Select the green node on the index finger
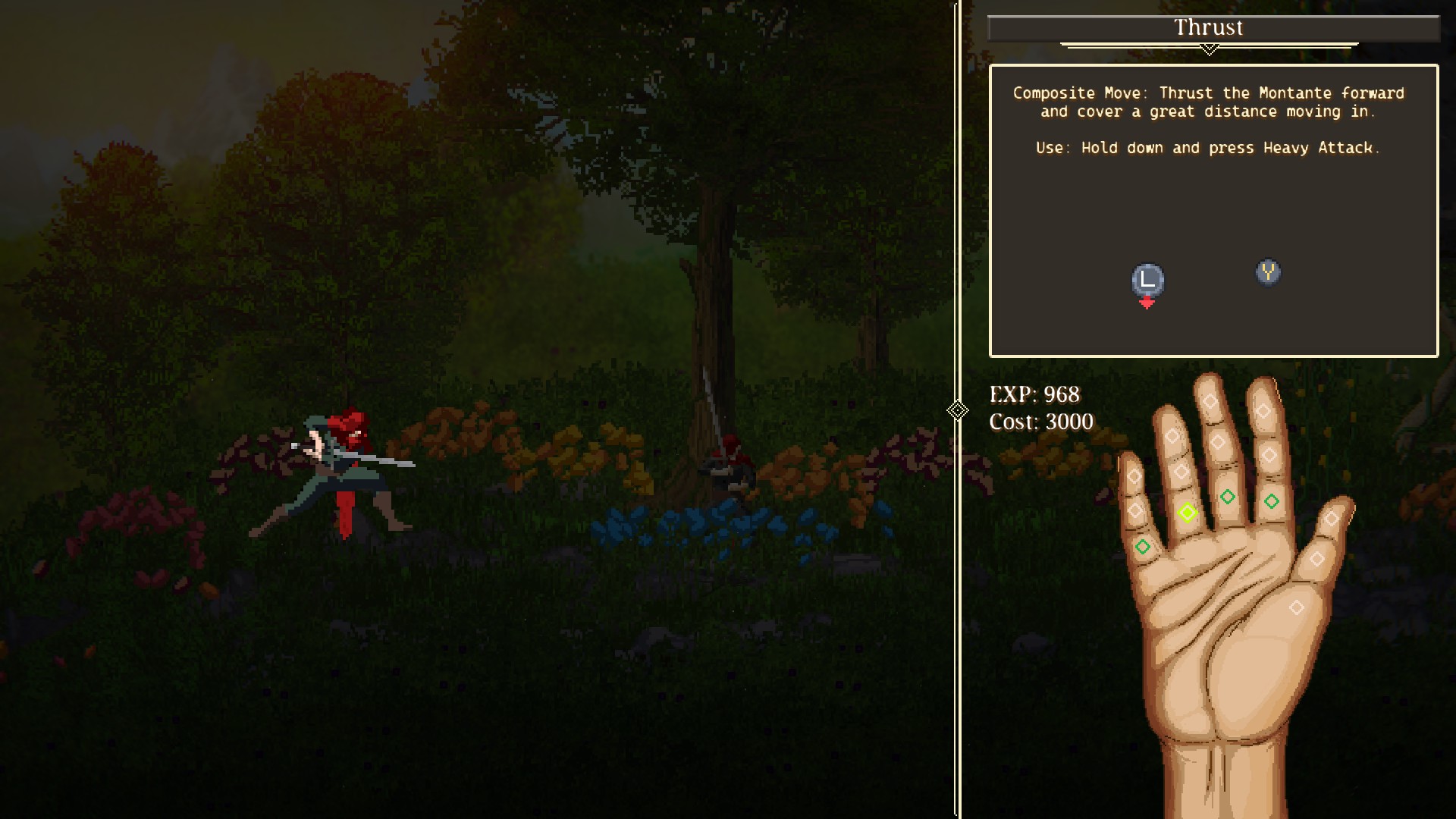 [1272, 501]
